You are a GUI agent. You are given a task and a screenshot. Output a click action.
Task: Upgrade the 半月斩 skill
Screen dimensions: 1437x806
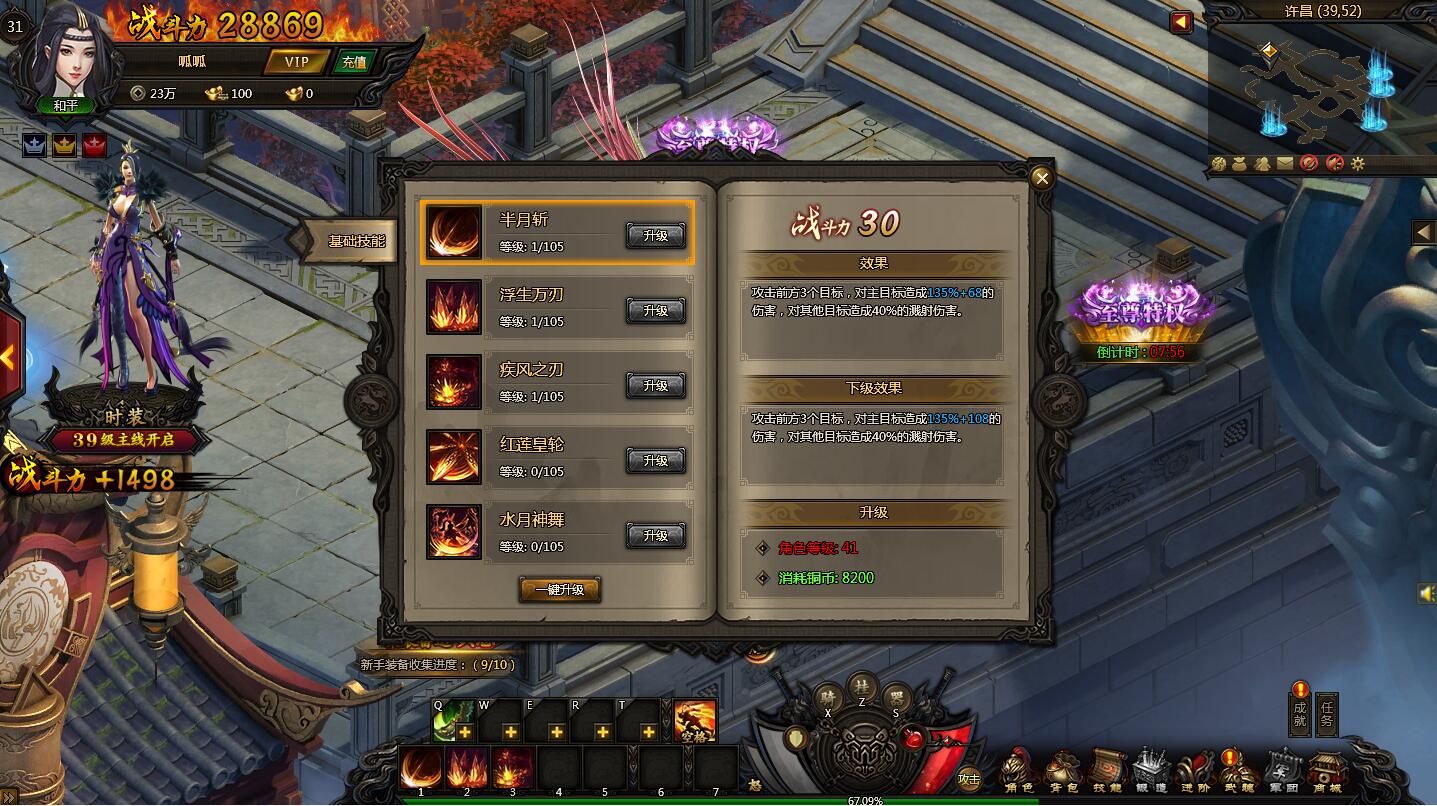(655, 236)
